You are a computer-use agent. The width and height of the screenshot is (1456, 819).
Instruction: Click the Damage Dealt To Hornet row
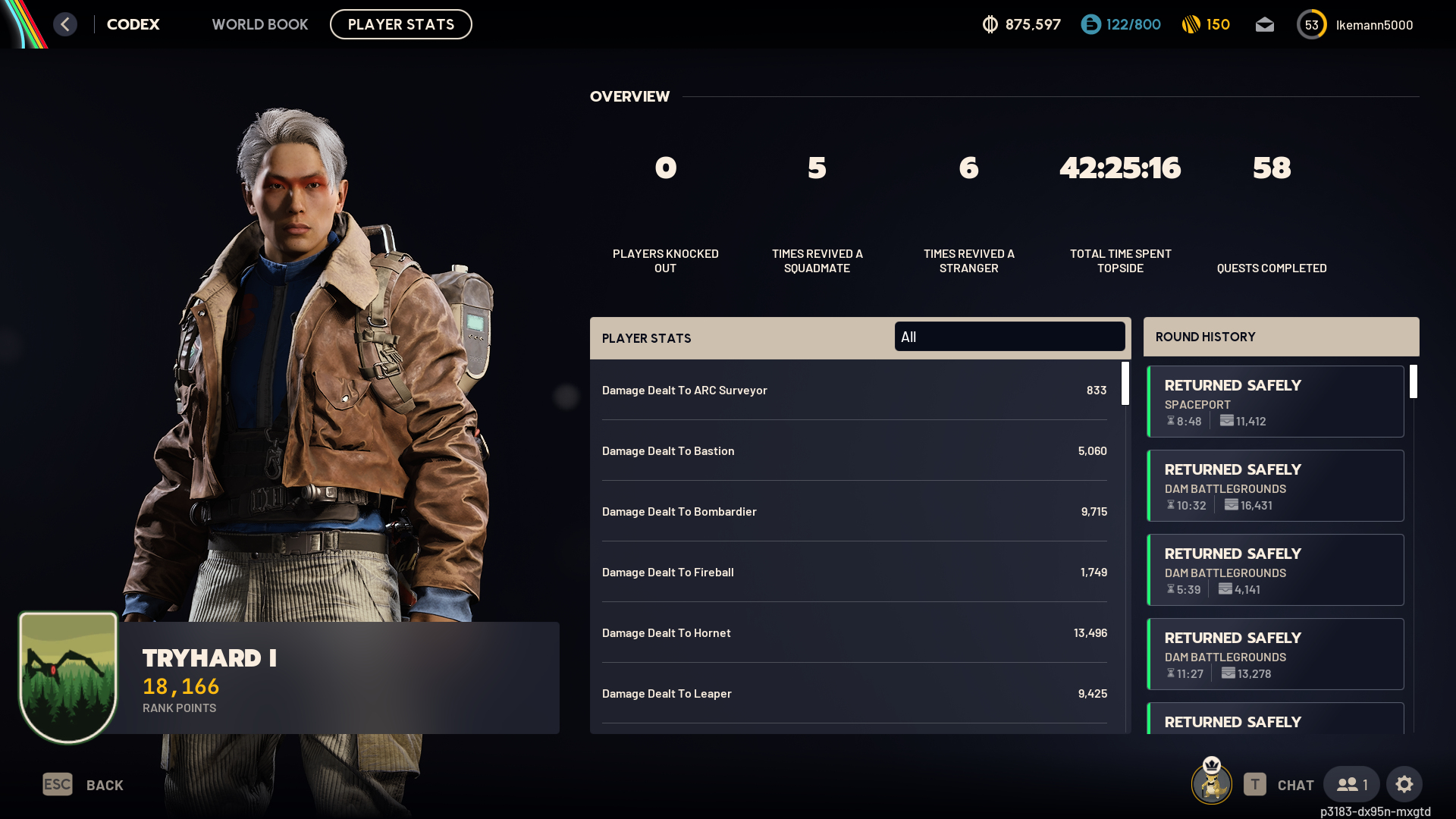click(854, 633)
